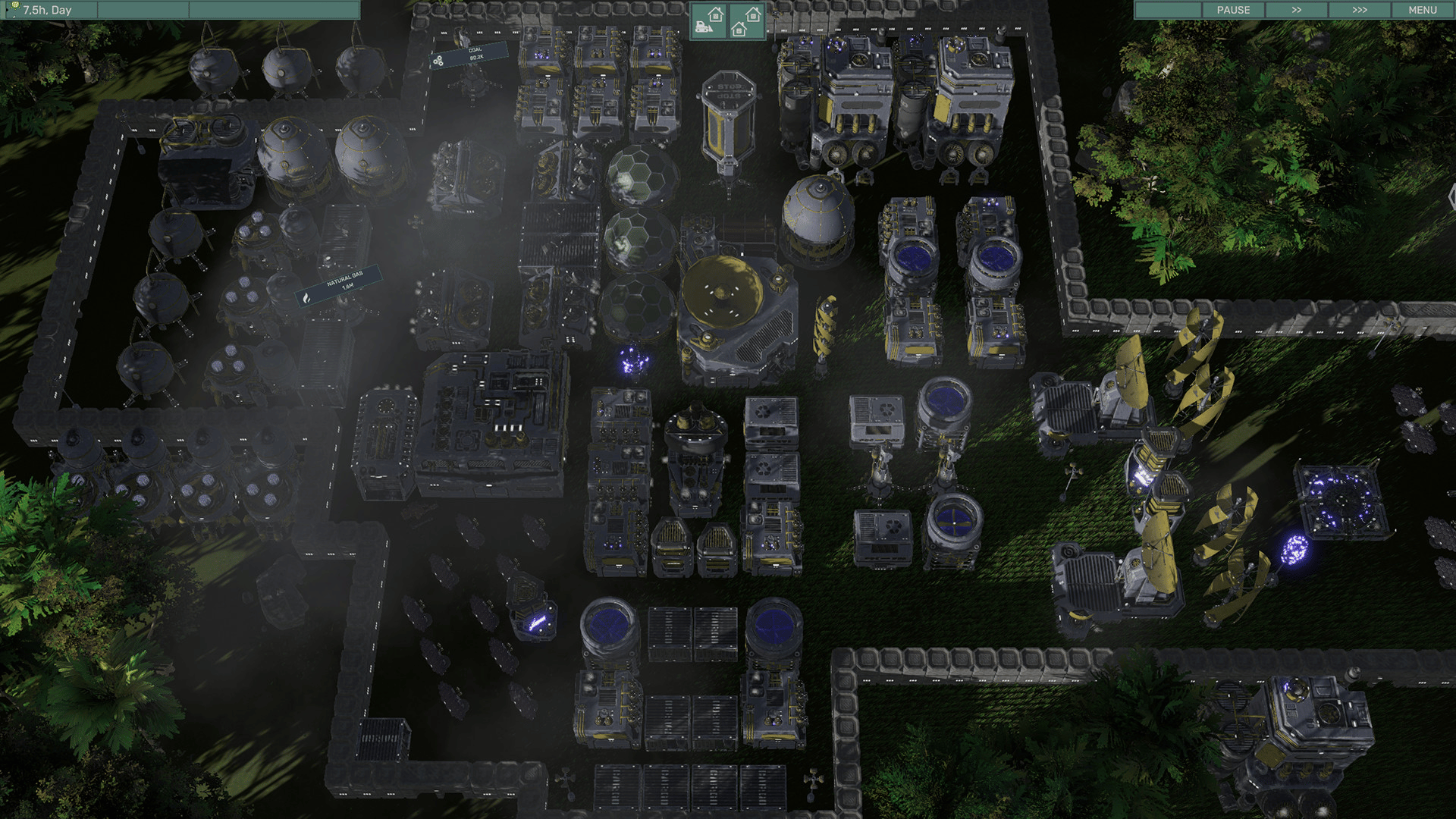
Task: Open the game MENU
Action: pos(1422,10)
